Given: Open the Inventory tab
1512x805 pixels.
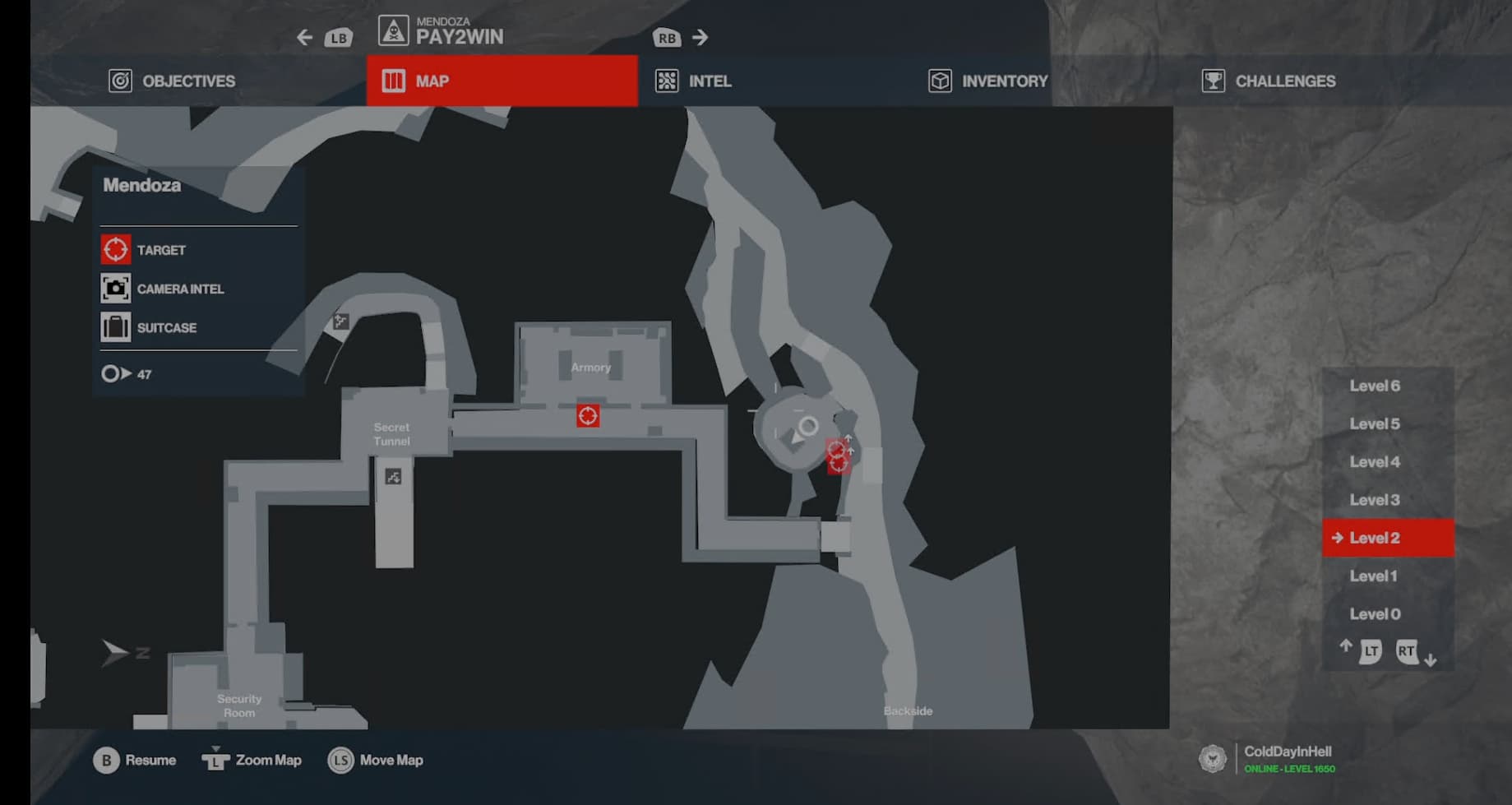Looking at the screenshot, I should pos(987,81).
